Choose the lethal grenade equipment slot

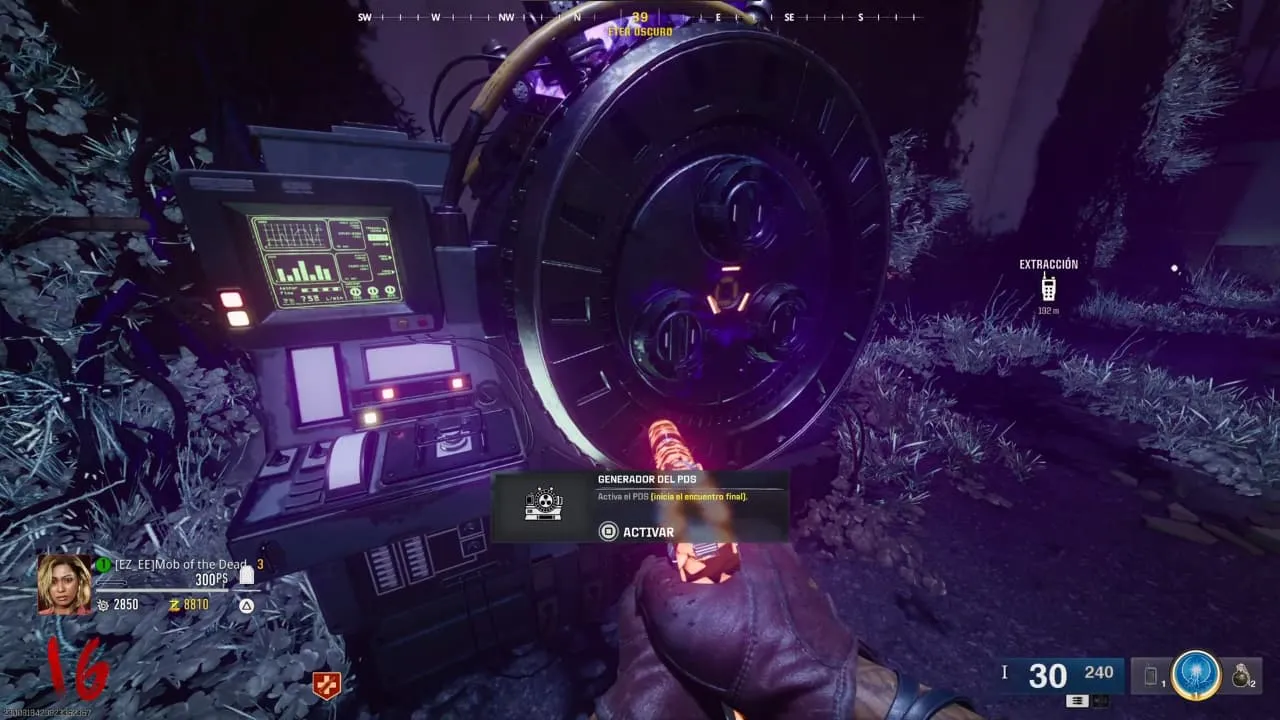(1242, 676)
